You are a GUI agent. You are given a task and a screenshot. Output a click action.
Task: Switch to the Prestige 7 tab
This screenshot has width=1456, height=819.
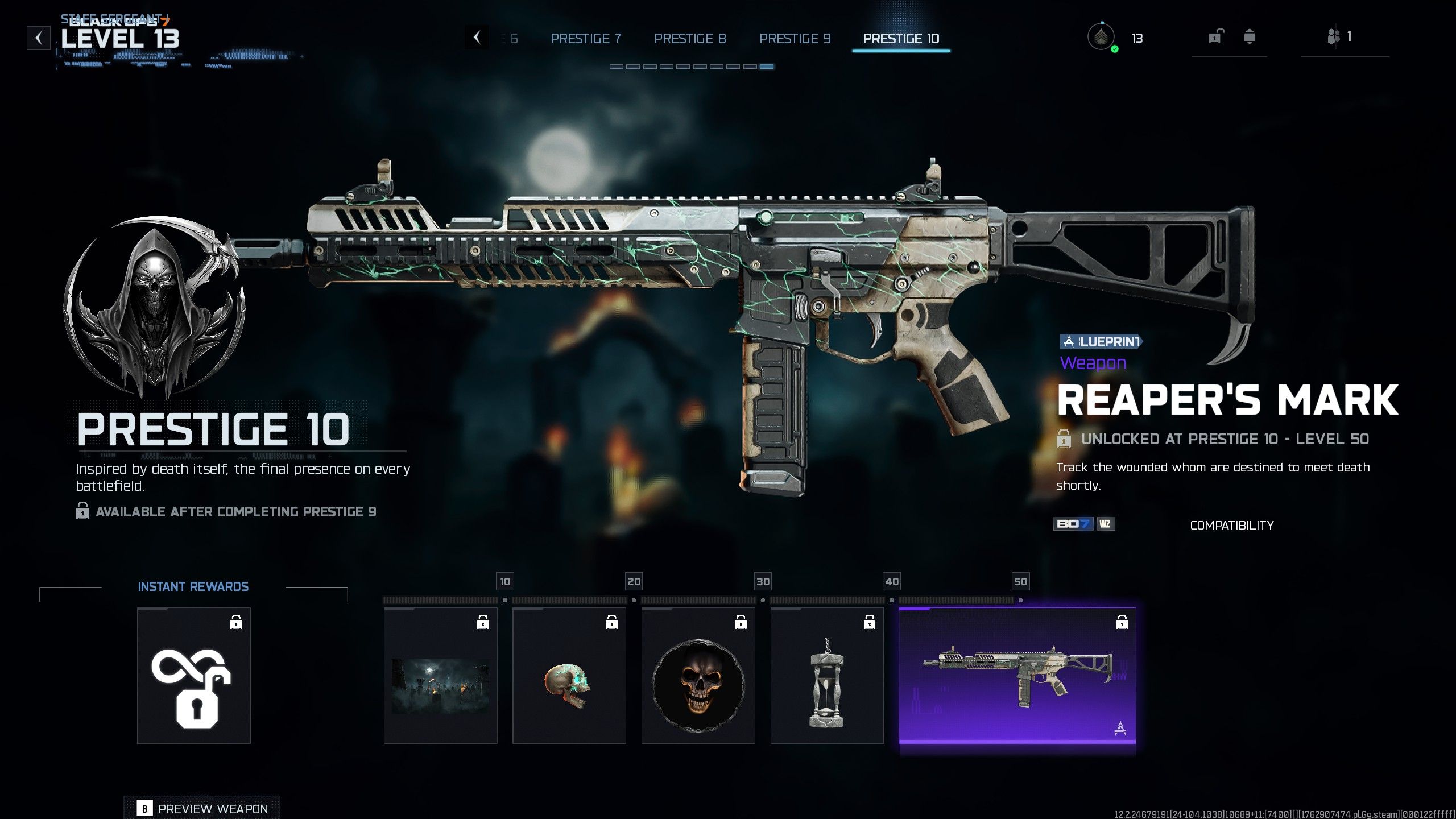(586, 38)
